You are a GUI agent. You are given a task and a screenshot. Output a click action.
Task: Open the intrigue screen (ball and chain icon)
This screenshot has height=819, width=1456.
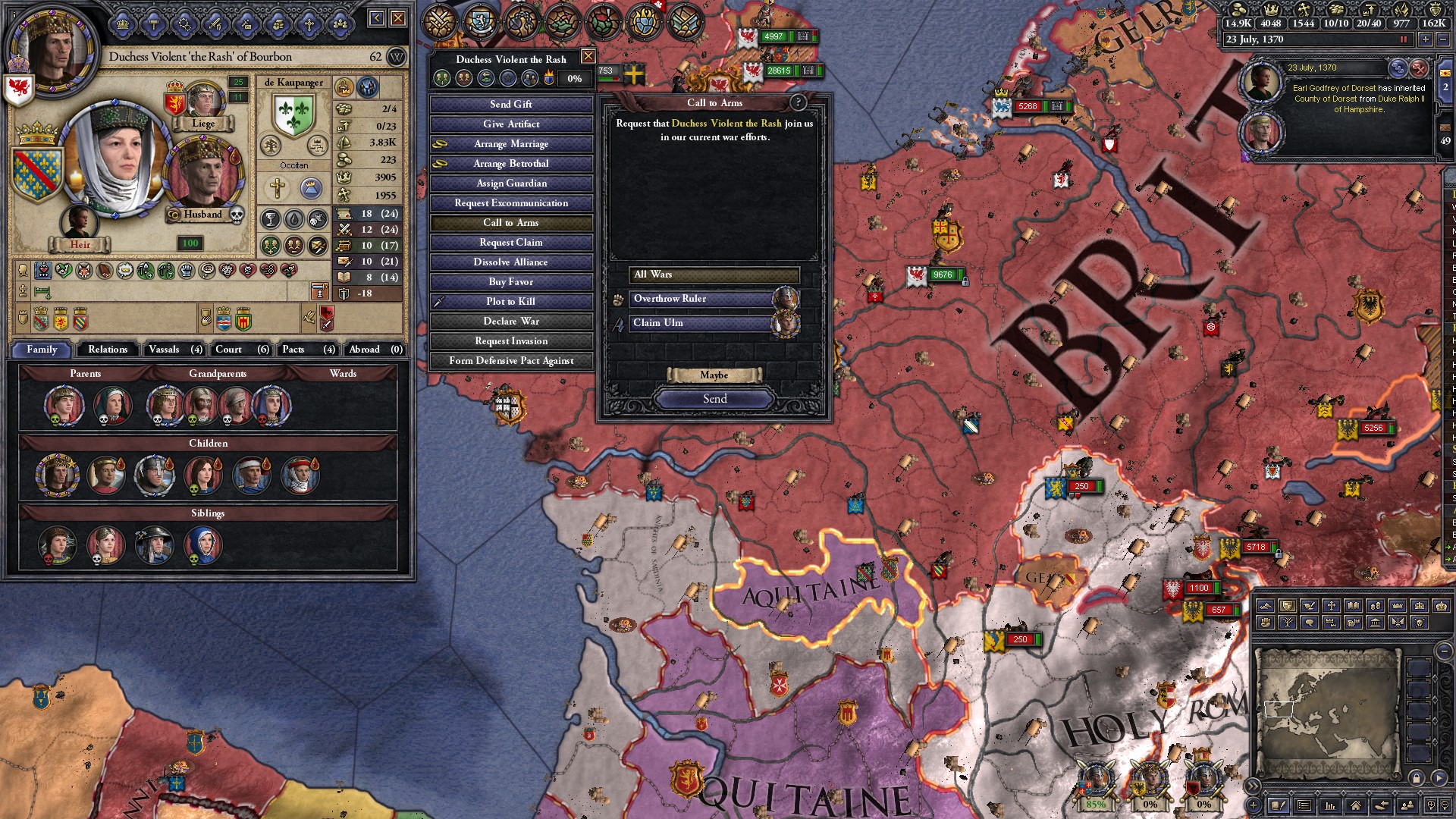tap(522, 22)
